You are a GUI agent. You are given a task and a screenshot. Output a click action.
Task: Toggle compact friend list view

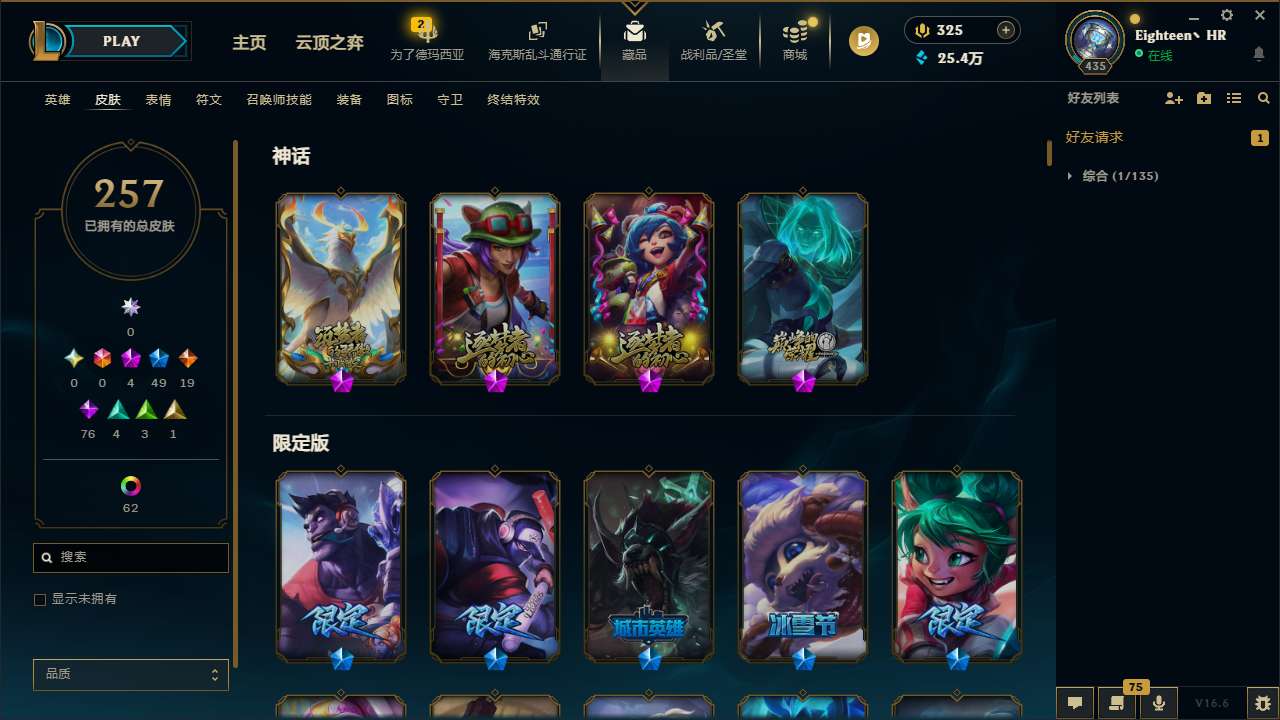(1234, 98)
